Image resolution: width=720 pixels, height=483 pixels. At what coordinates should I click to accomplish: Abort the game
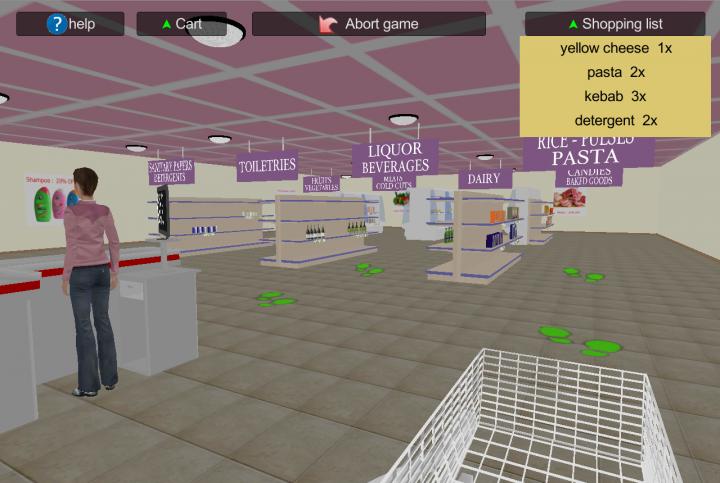point(368,24)
